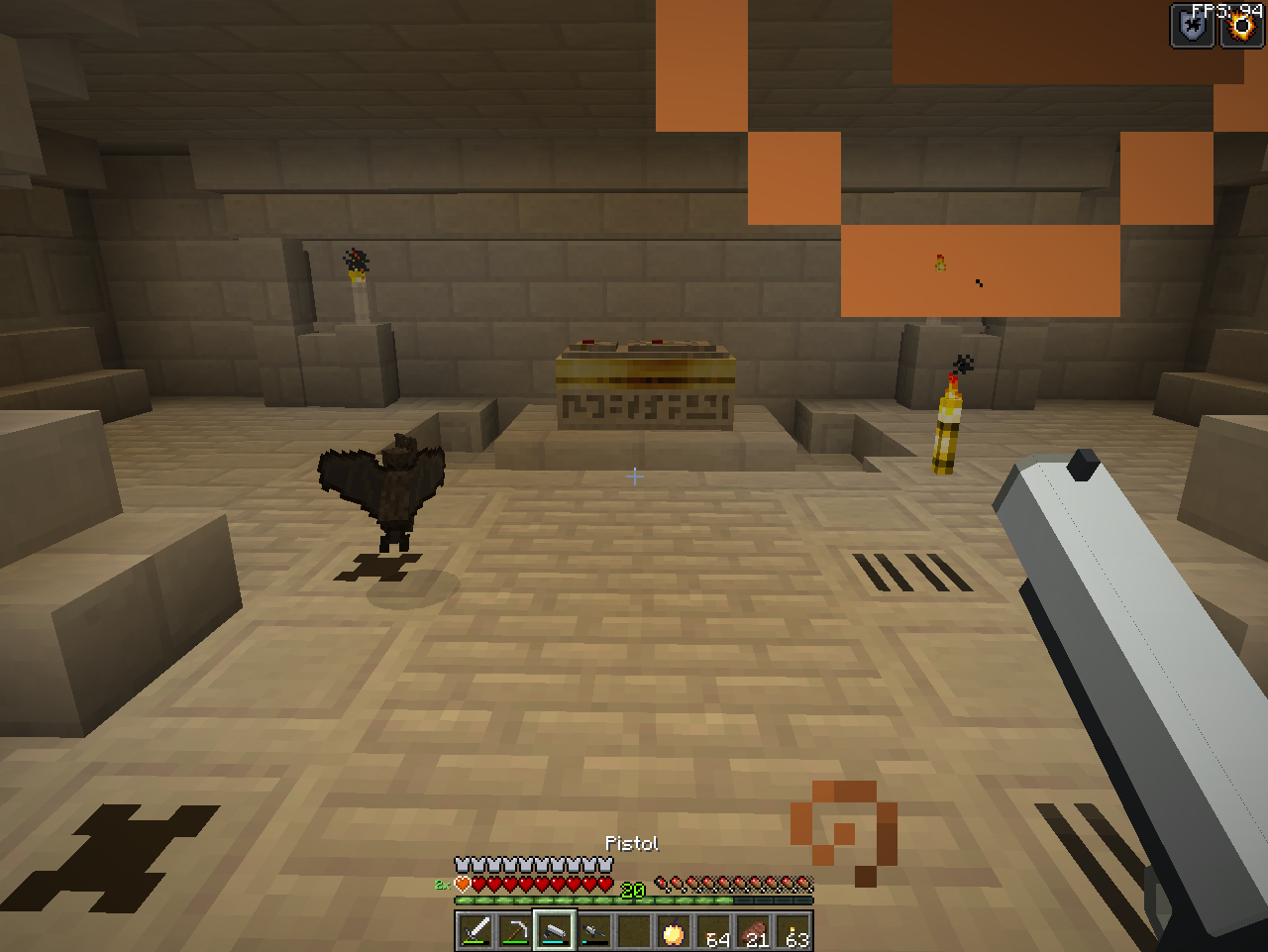
Task: Click the 64-count item stack in the hotbar
Action: [714, 931]
